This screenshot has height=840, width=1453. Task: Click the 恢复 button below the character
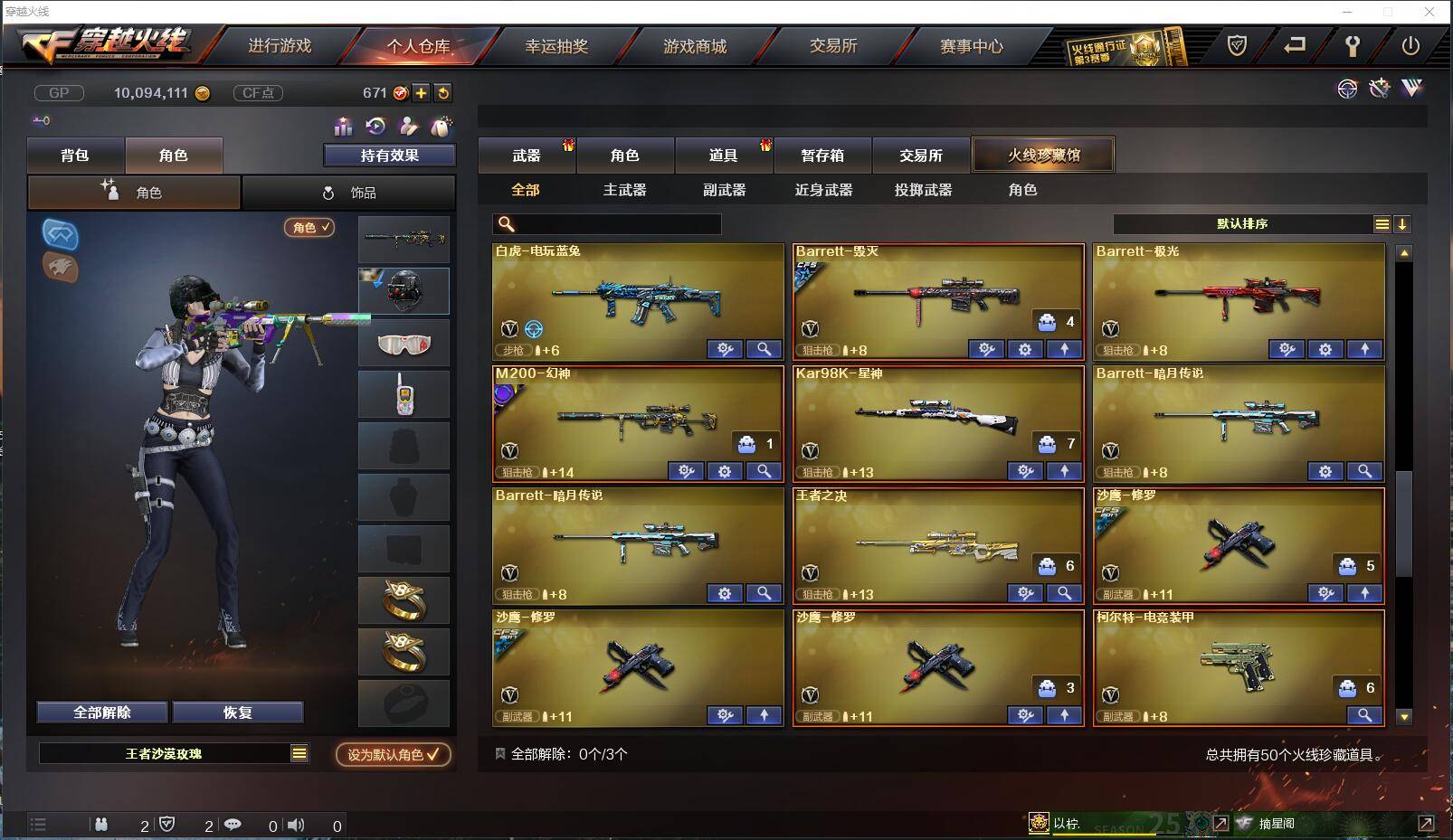(237, 712)
